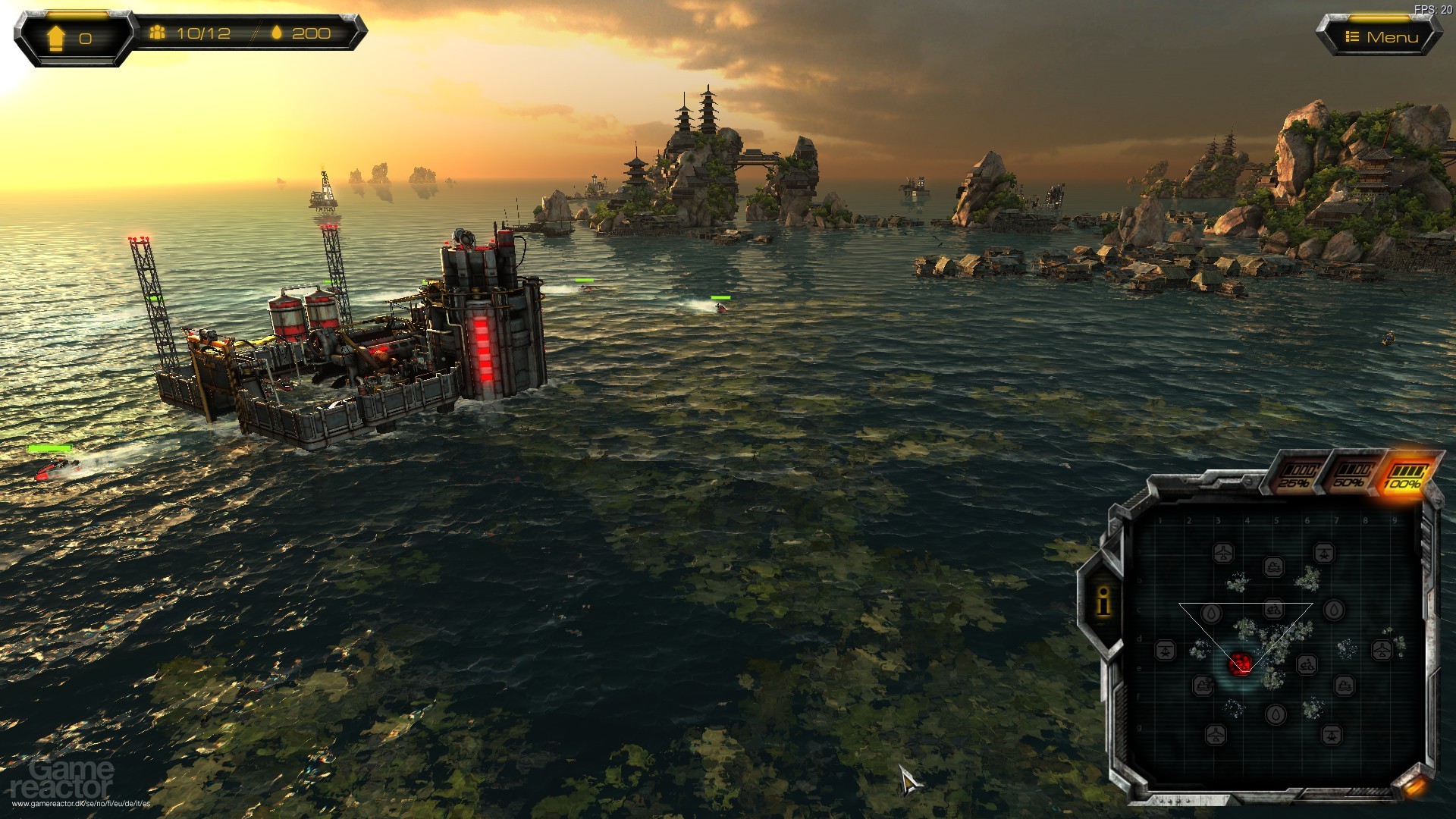Image resolution: width=1456 pixels, height=819 pixels.
Task: Open the info panel via the 'i' icon
Action: (1104, 602)
